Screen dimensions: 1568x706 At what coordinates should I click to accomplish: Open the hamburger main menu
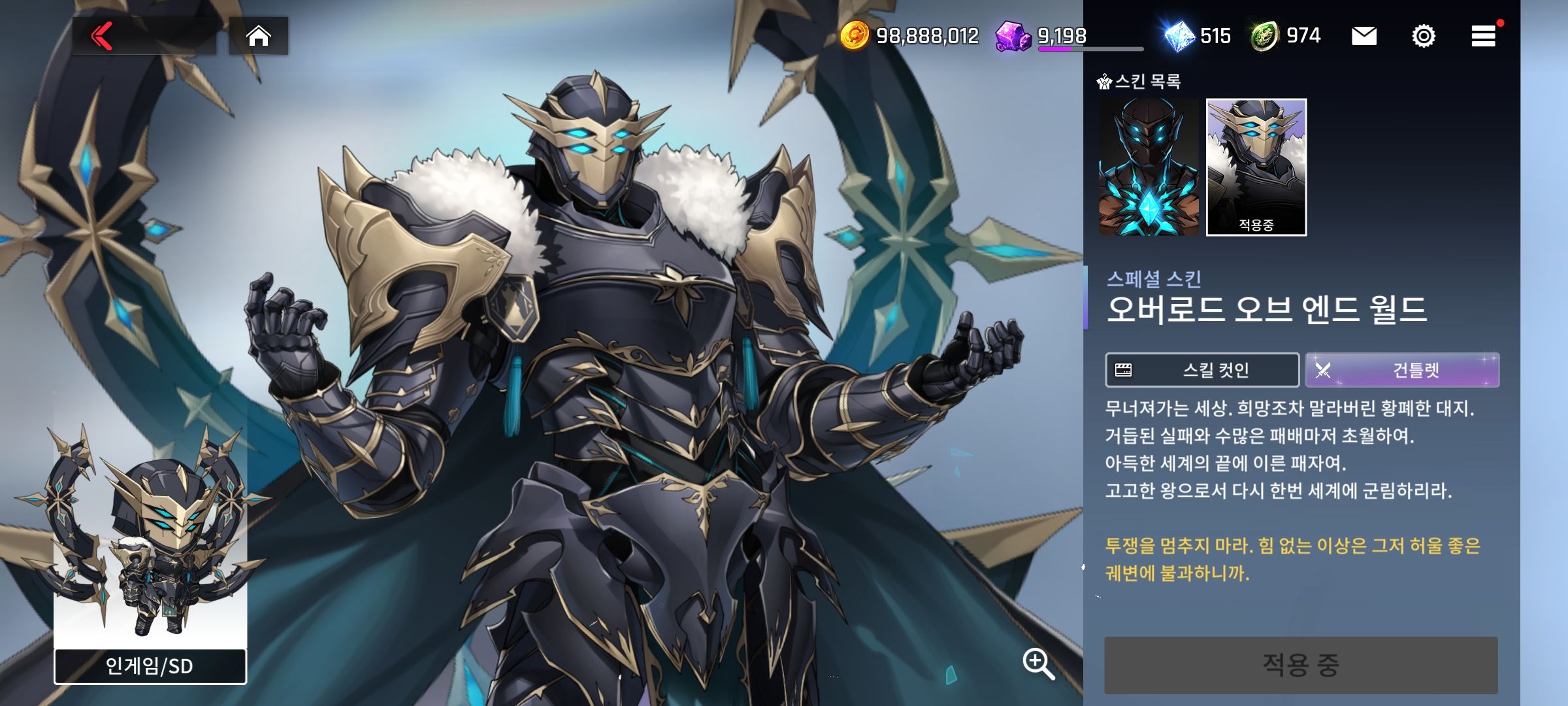tap(1483, 36)
